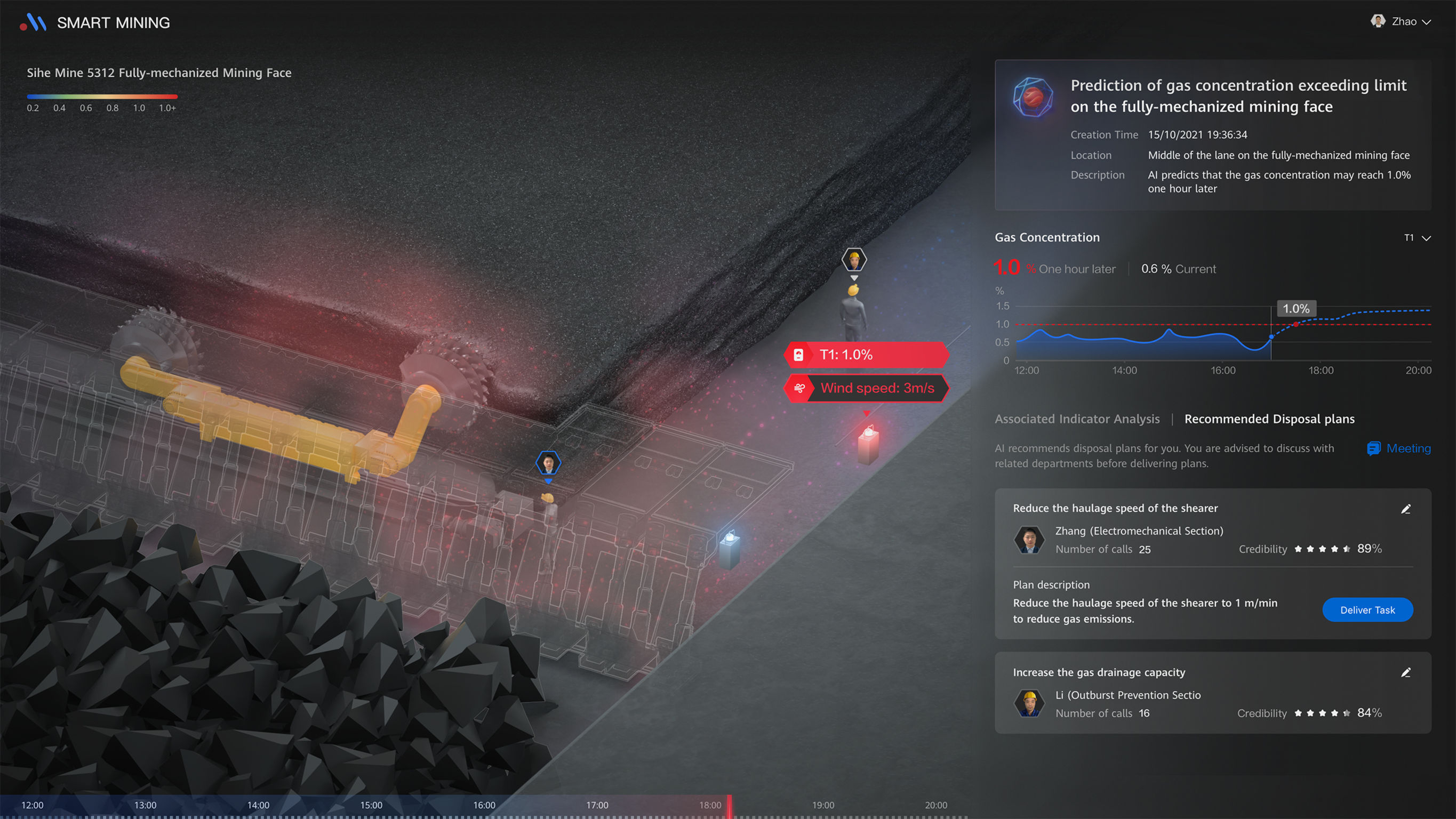Expand the T1 sensor selector dropdown
This screenshot has width=1456, height=819.
(x=1417, y=238)
